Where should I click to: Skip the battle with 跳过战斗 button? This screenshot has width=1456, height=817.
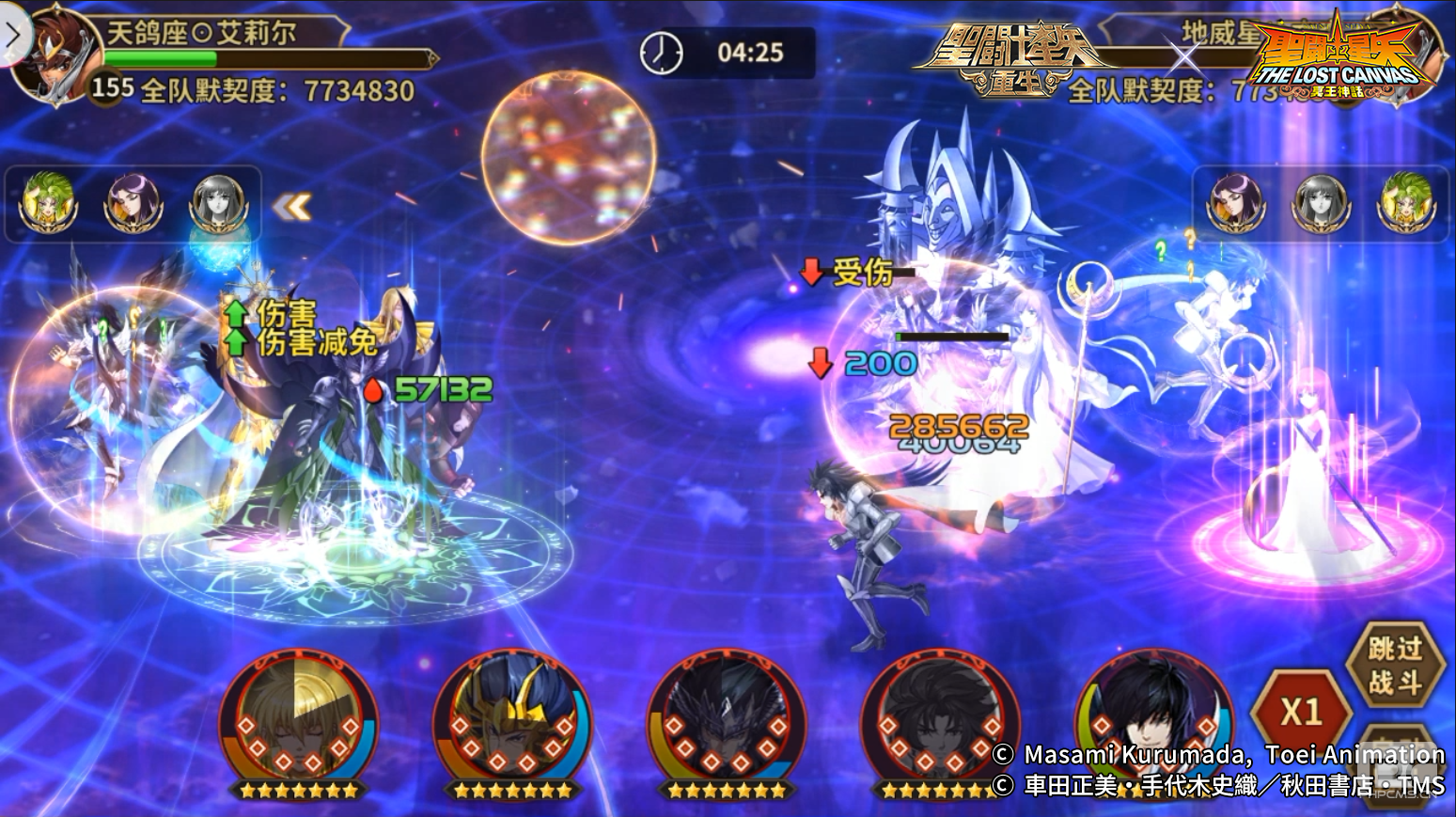pos(1394,665)
